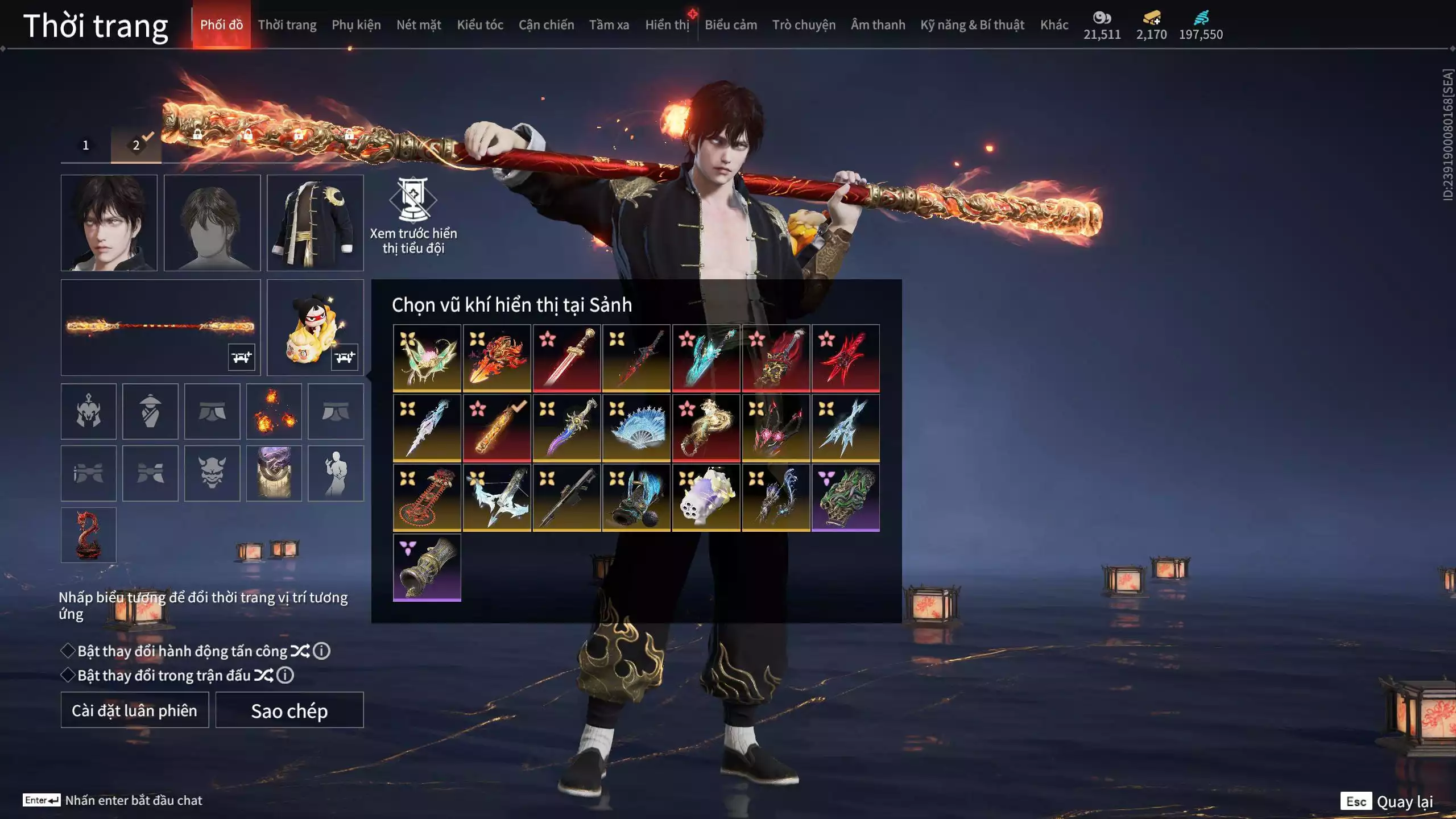Open the Phụ kiện tab

pyautogui.click(x=356, y=25)
